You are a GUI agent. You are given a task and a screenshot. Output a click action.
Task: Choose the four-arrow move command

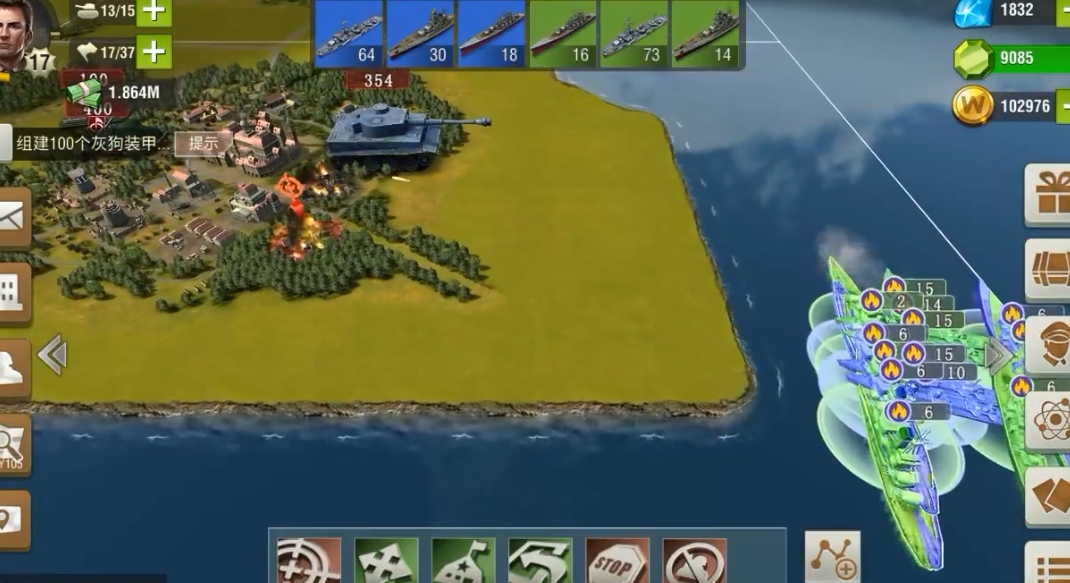(386, 562)
